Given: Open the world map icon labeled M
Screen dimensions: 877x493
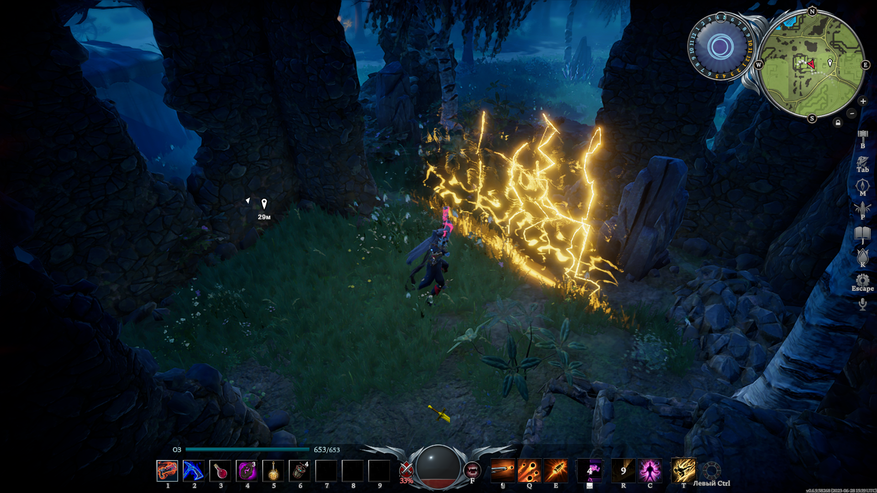Looking at the screenshot, I should [862, 184].
